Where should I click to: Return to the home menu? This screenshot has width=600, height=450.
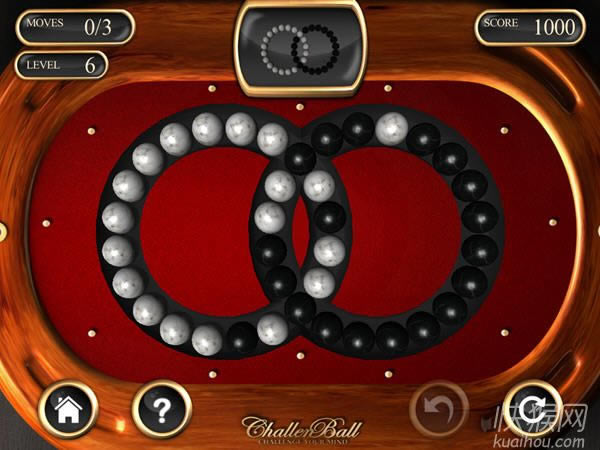tap(67, 408)
